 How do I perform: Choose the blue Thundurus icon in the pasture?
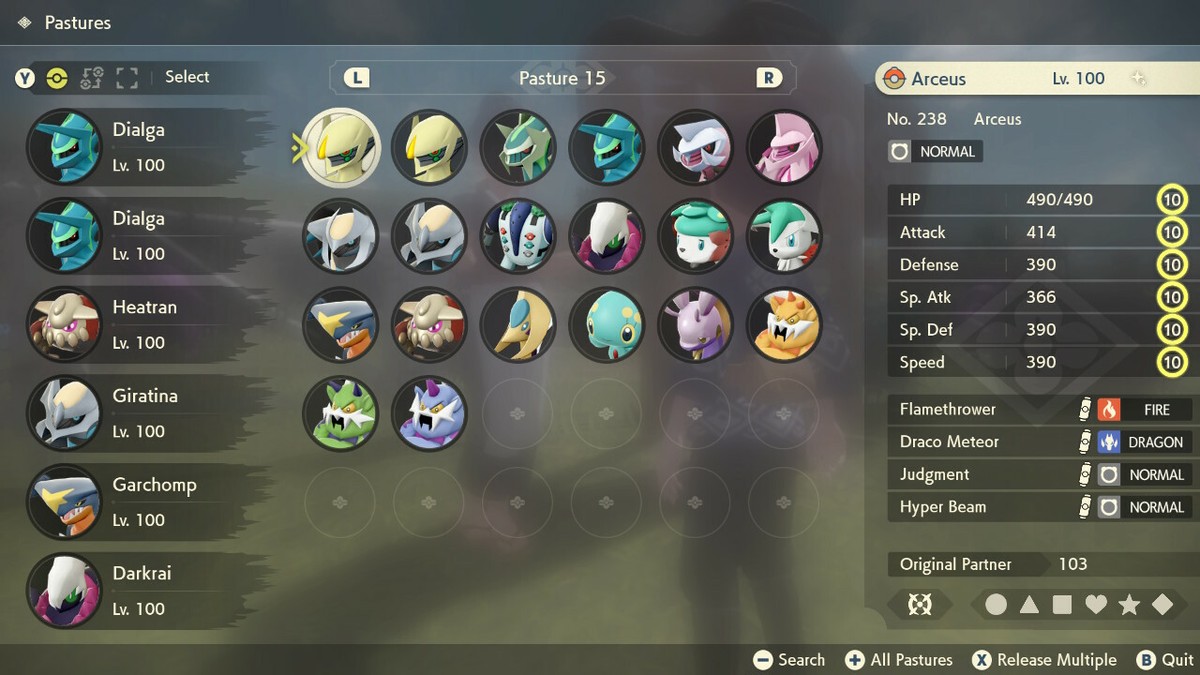tap(429, 413)
